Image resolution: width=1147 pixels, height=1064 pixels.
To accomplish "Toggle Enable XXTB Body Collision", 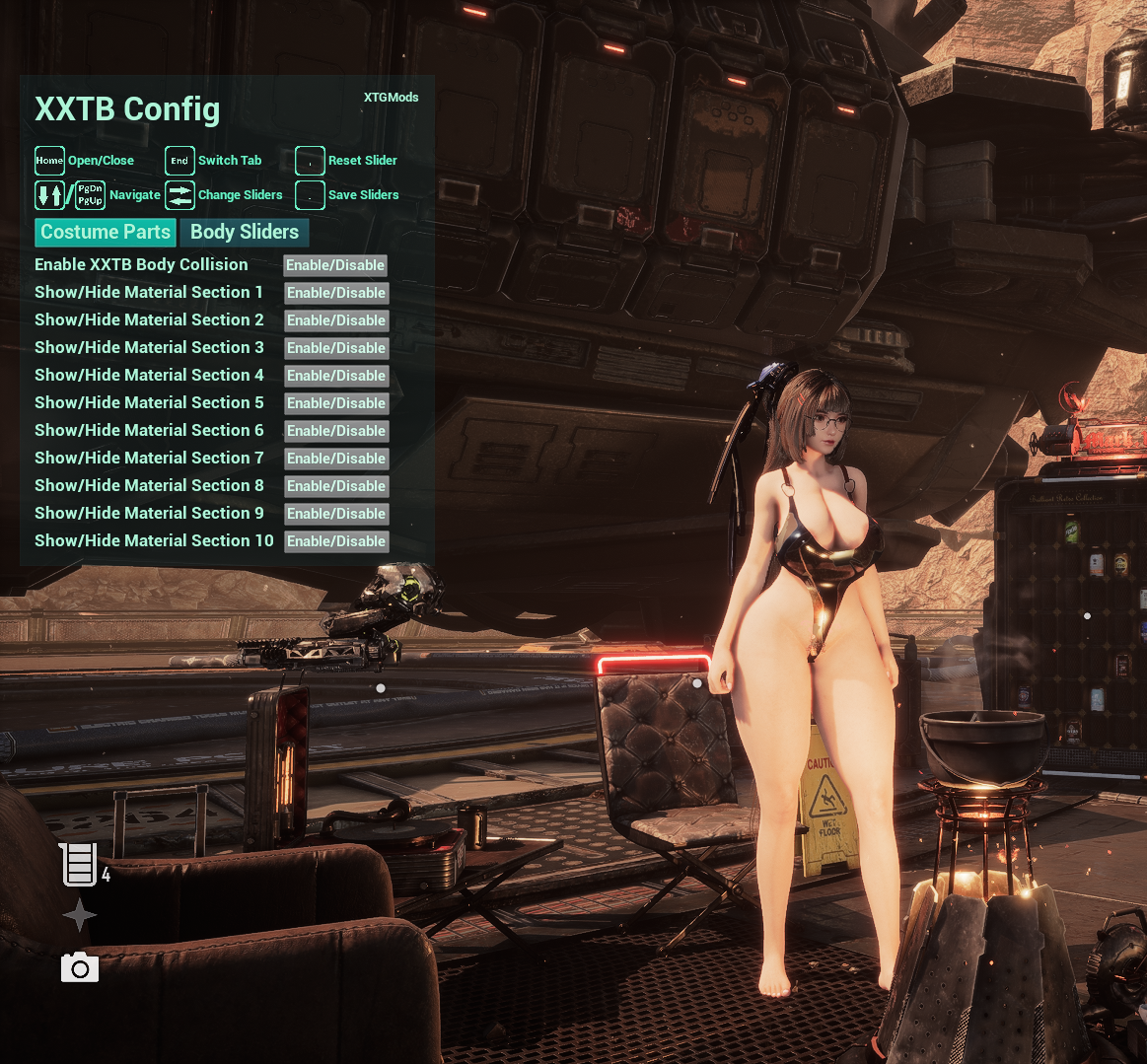I will point(335,265).
